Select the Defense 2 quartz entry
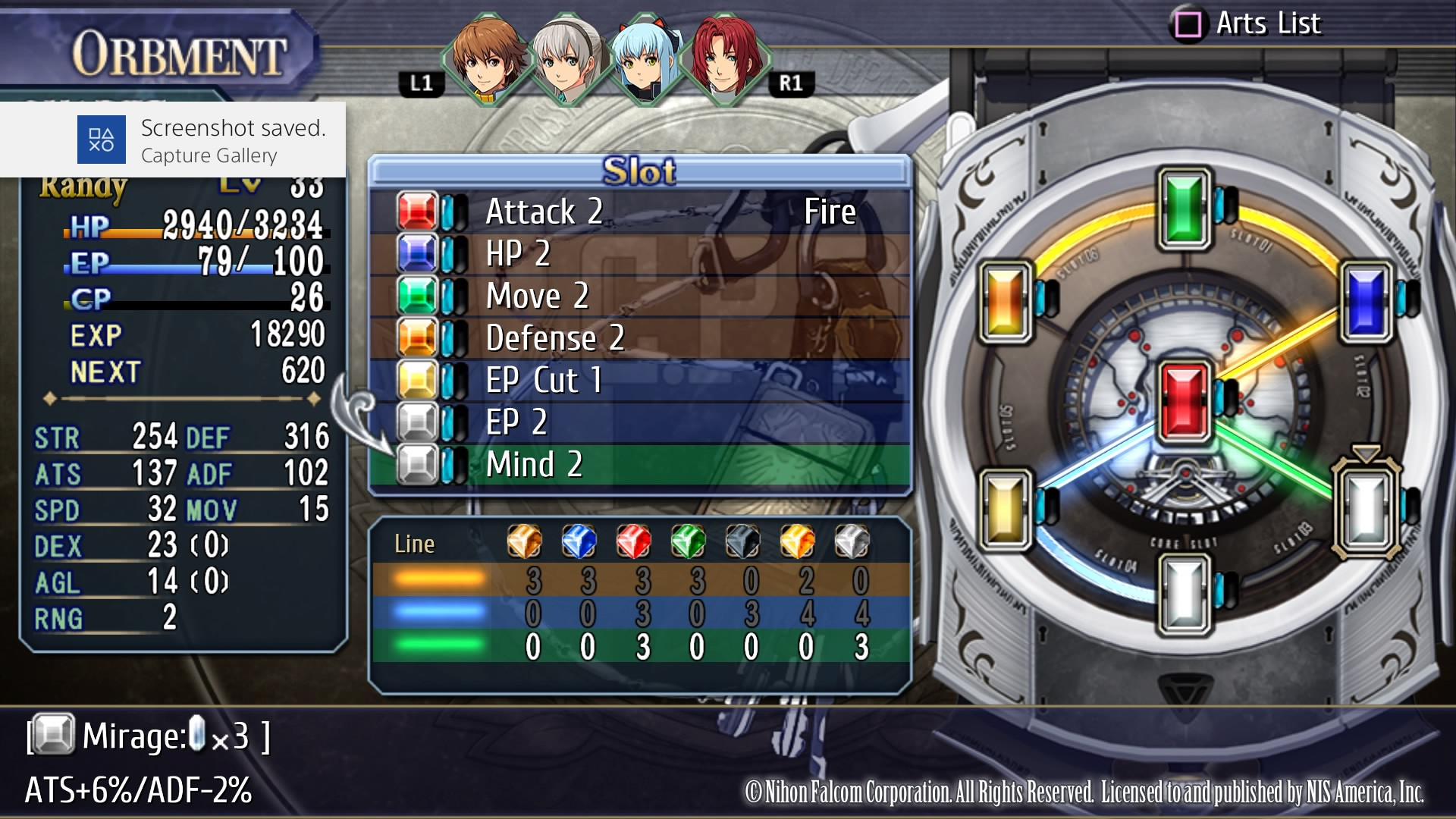 639,338
